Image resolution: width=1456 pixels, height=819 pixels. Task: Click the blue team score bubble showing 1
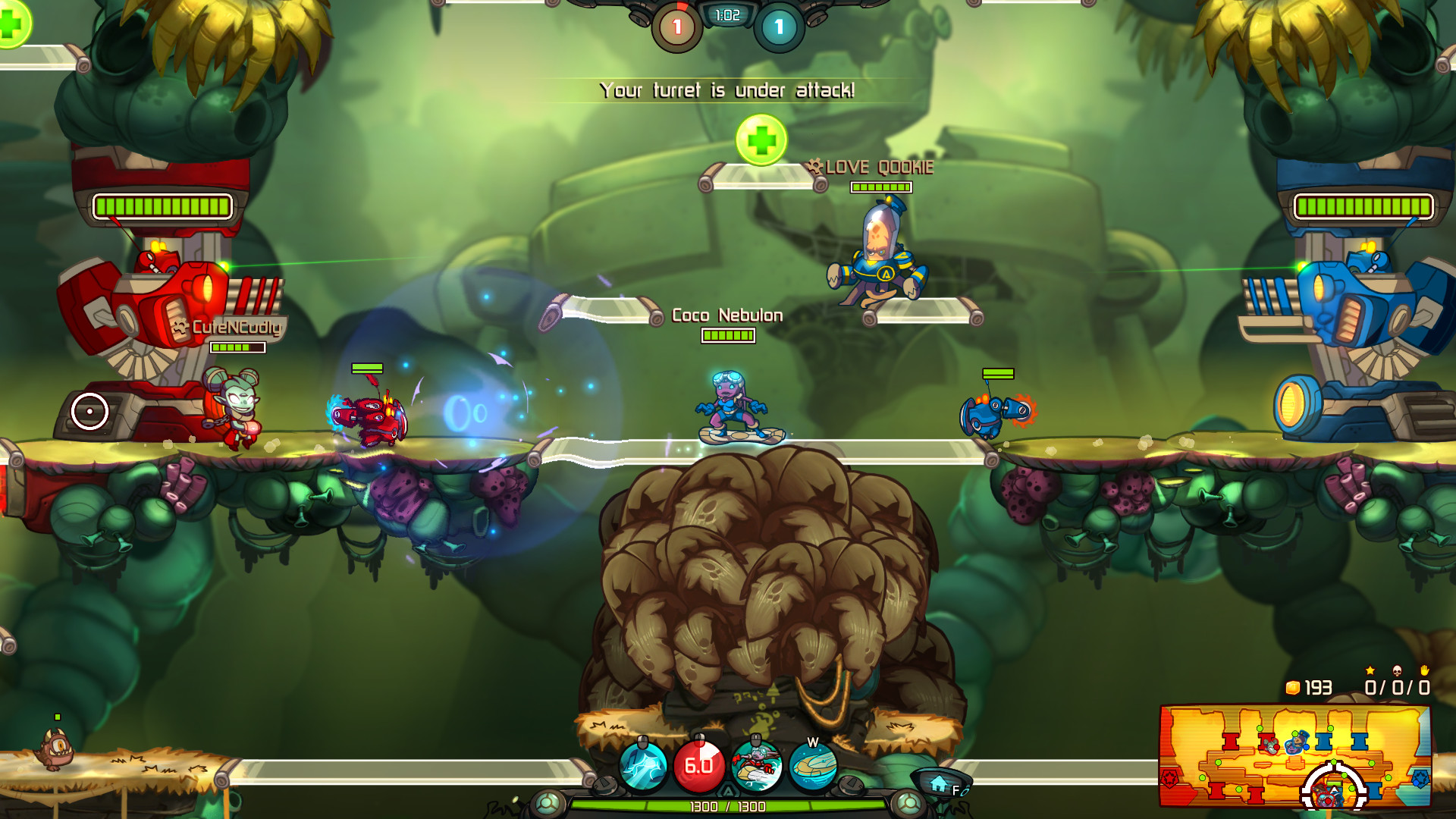coord(778,24)
